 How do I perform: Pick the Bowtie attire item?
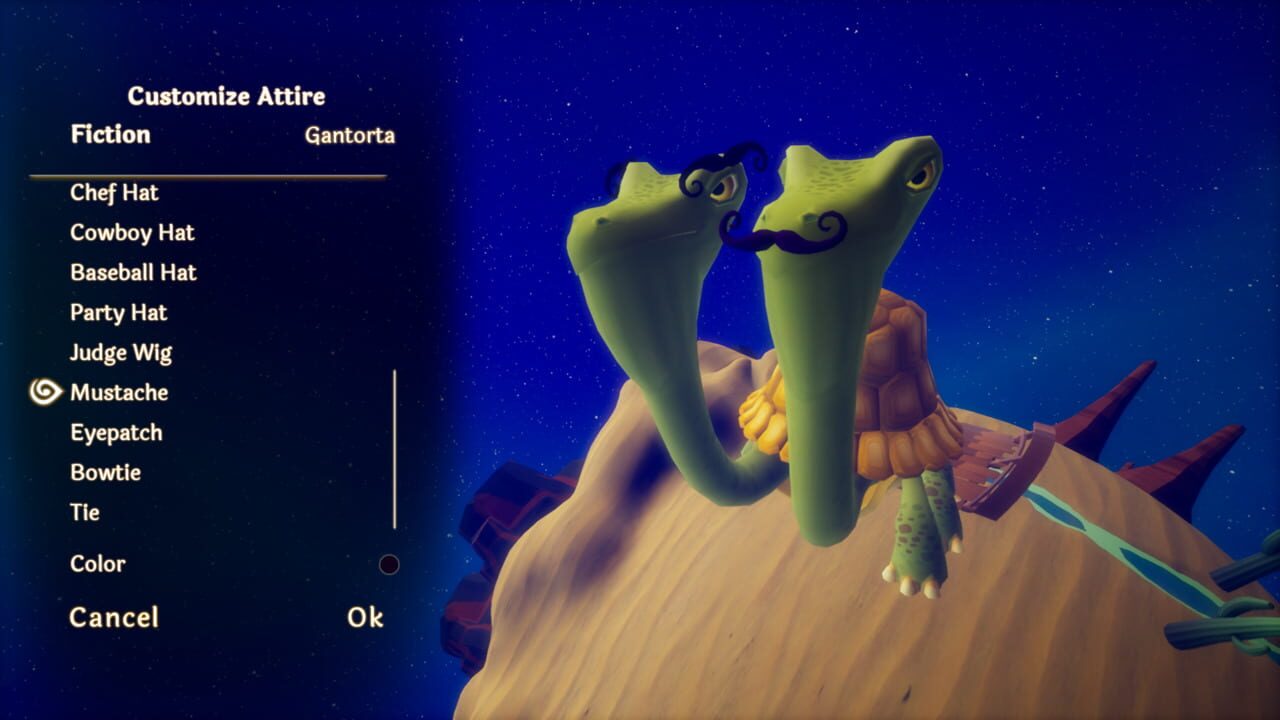[105, 473]
